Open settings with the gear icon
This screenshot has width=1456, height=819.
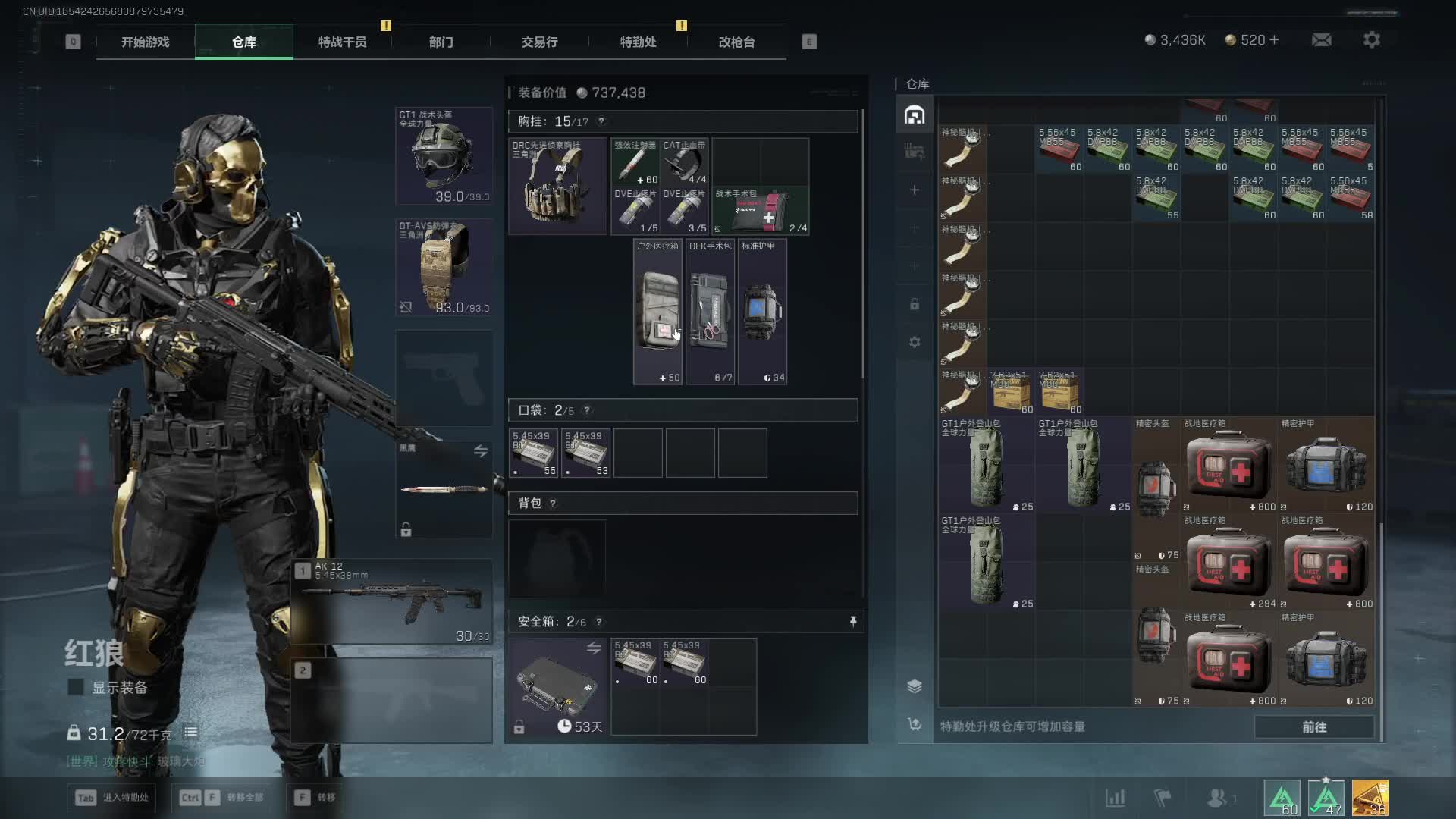point(1371,40)
